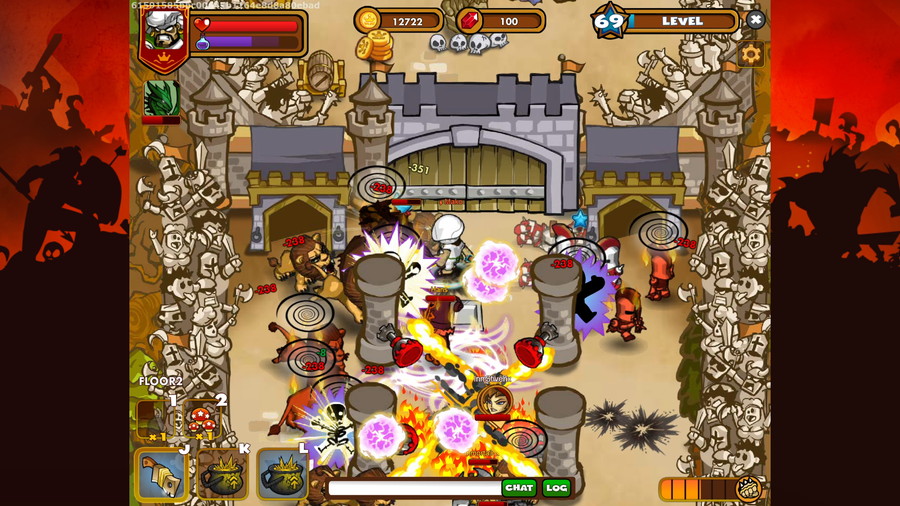Focus the chat text input field

[412, 488]
